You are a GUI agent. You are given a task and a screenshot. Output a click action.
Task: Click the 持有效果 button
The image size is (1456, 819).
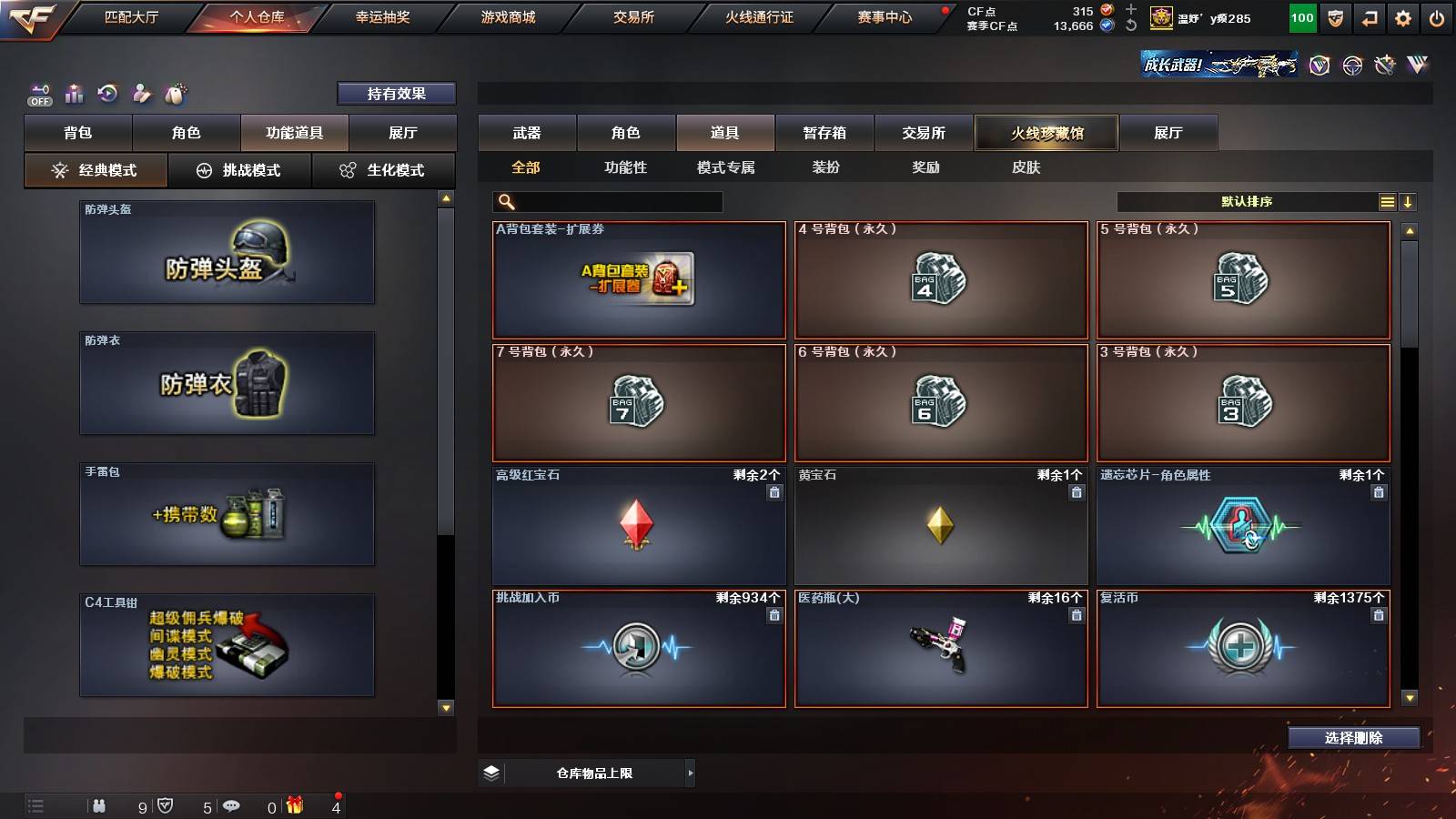click(397, 93)
